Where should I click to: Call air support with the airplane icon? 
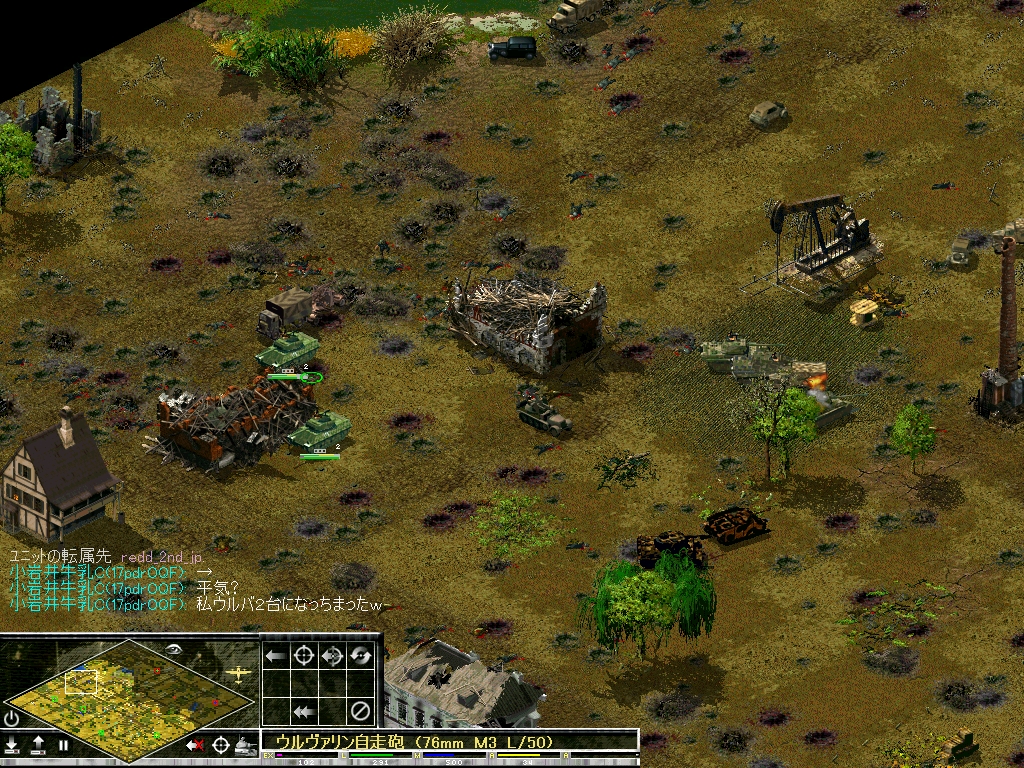[x=240, y=673]
